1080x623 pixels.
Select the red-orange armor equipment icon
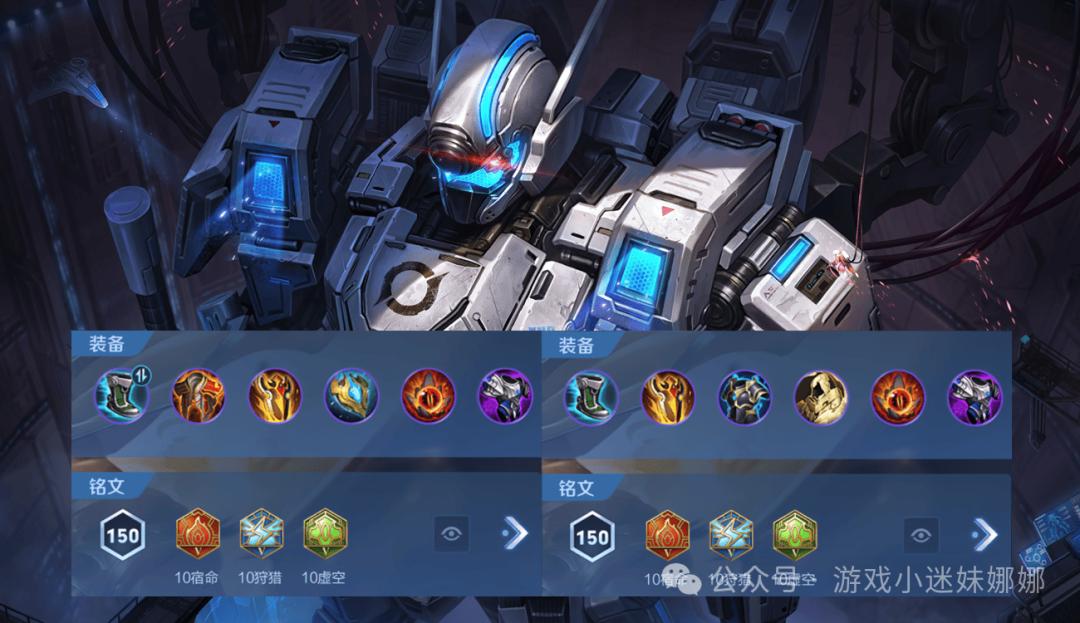(199, 395)
